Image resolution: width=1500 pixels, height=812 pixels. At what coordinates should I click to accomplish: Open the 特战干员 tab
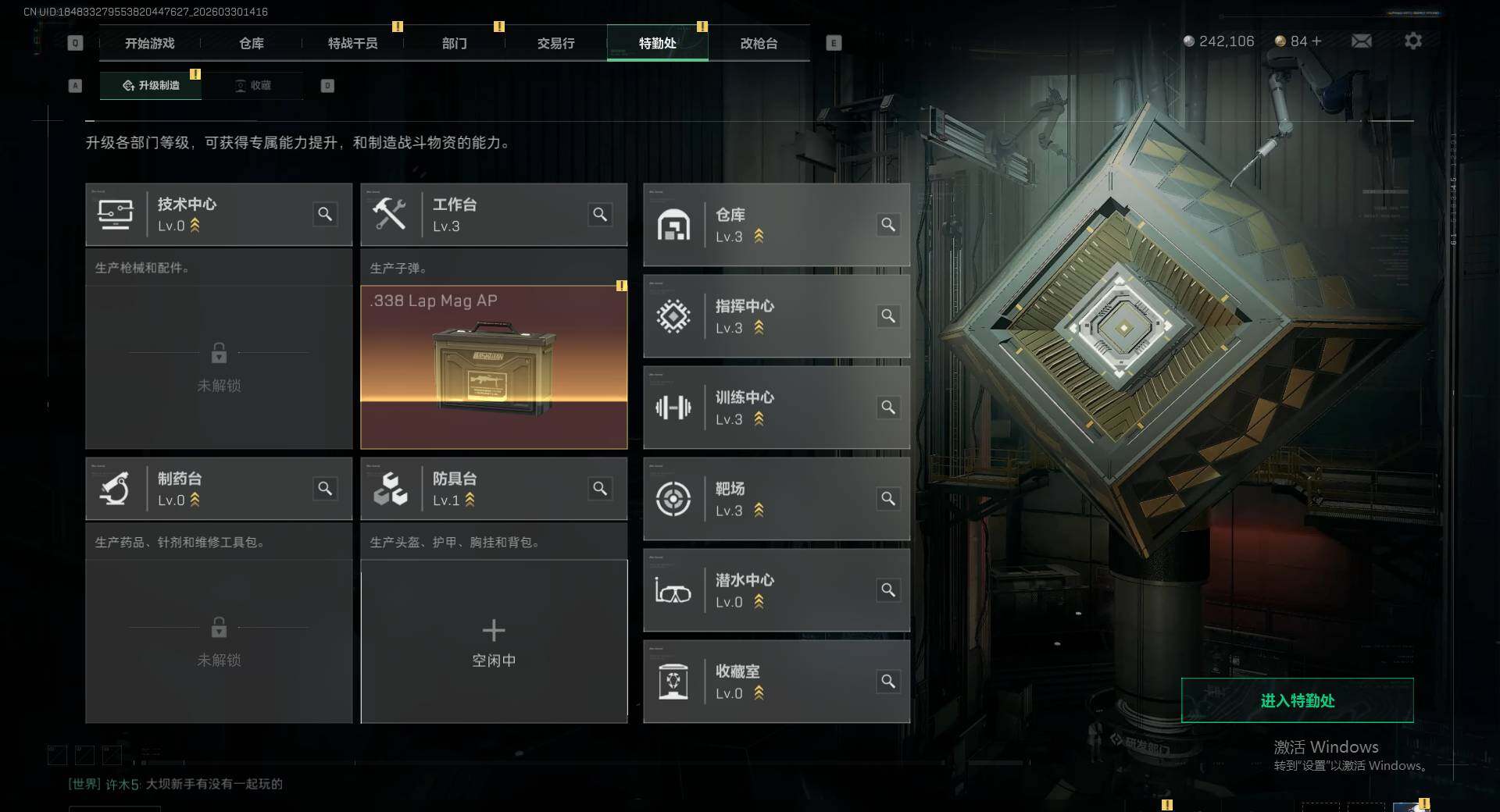tap(352, 44)
